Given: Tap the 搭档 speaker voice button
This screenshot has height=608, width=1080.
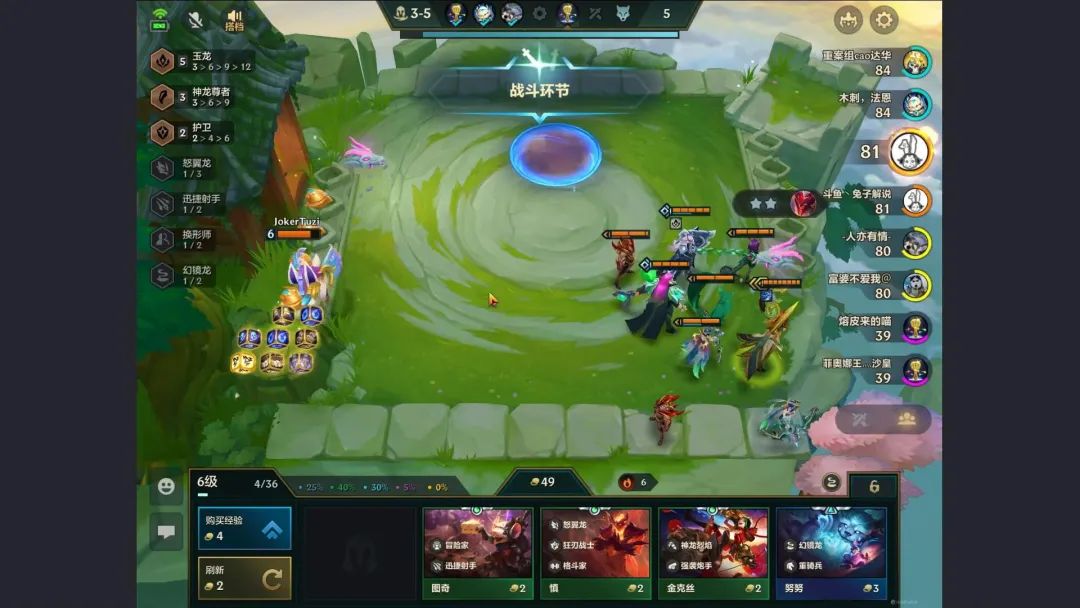Looking at the screenshot, I should 235,20.
